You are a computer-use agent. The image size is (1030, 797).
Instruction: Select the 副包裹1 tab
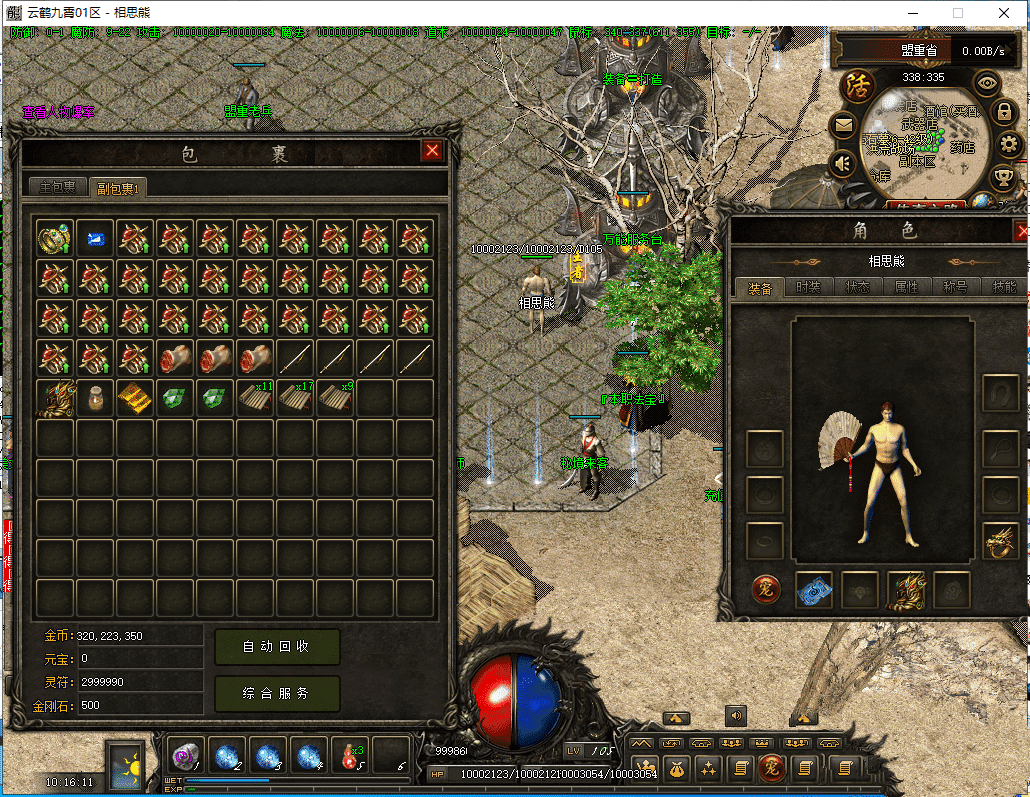[x=116, y=186]
